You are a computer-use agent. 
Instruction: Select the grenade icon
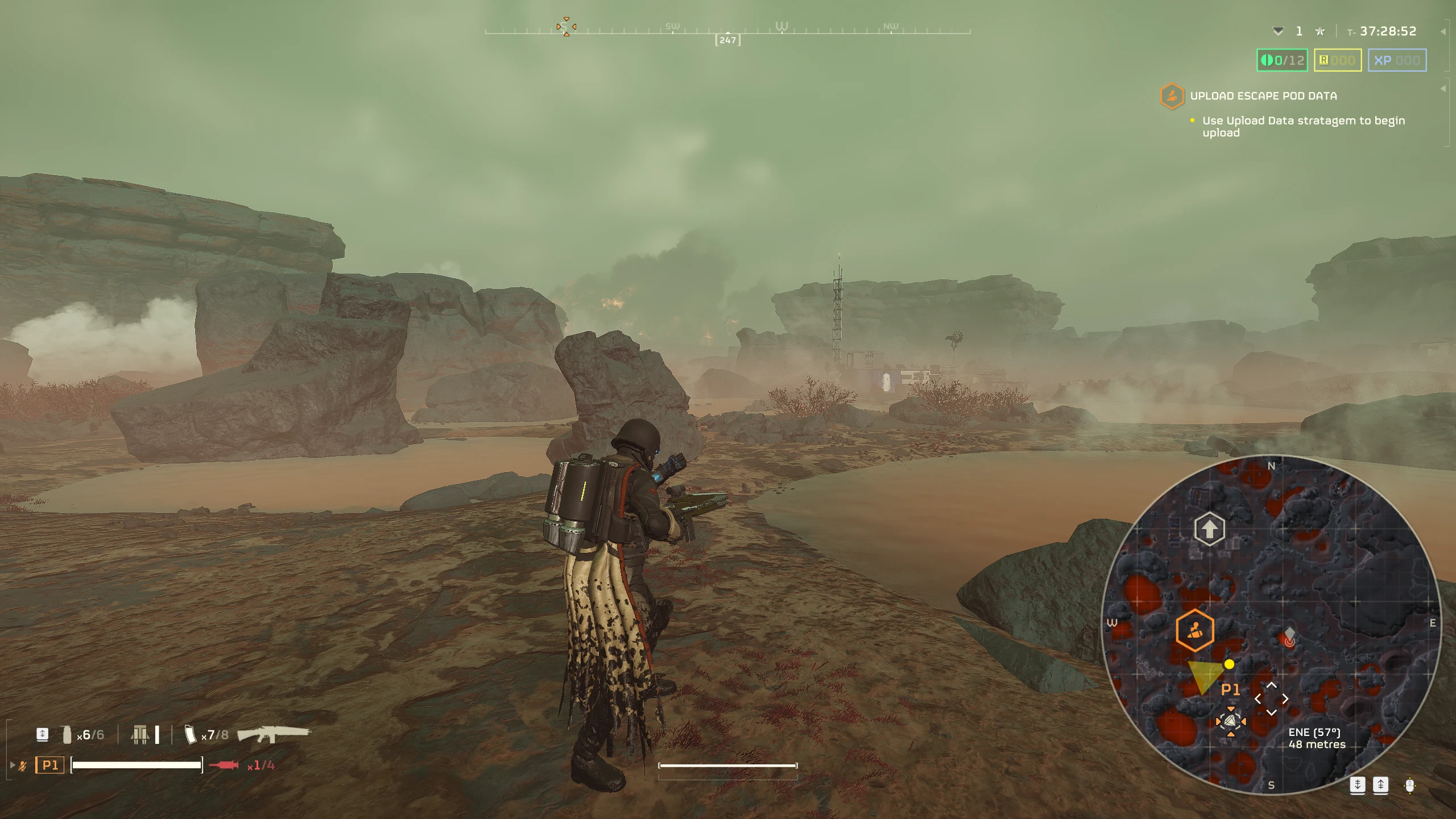tap(67, 734)
